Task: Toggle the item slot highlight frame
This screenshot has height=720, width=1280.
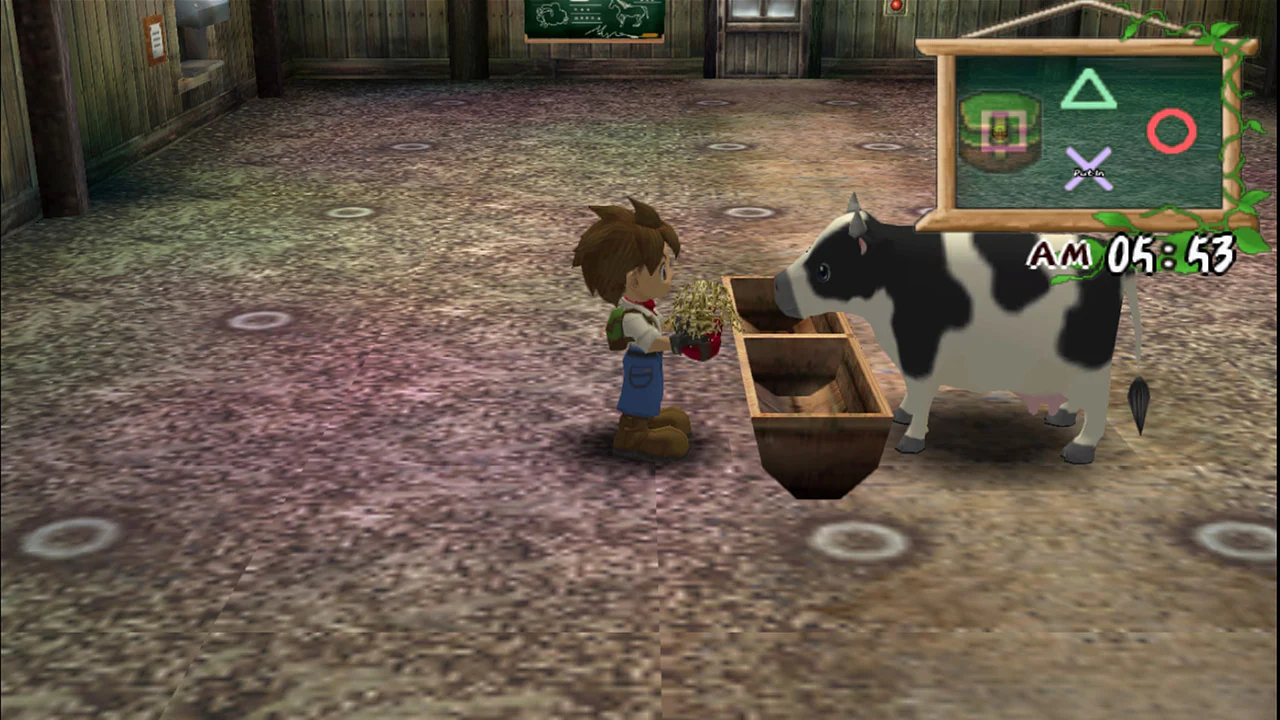Action: pyautogui.click(x=1003, y=130)
